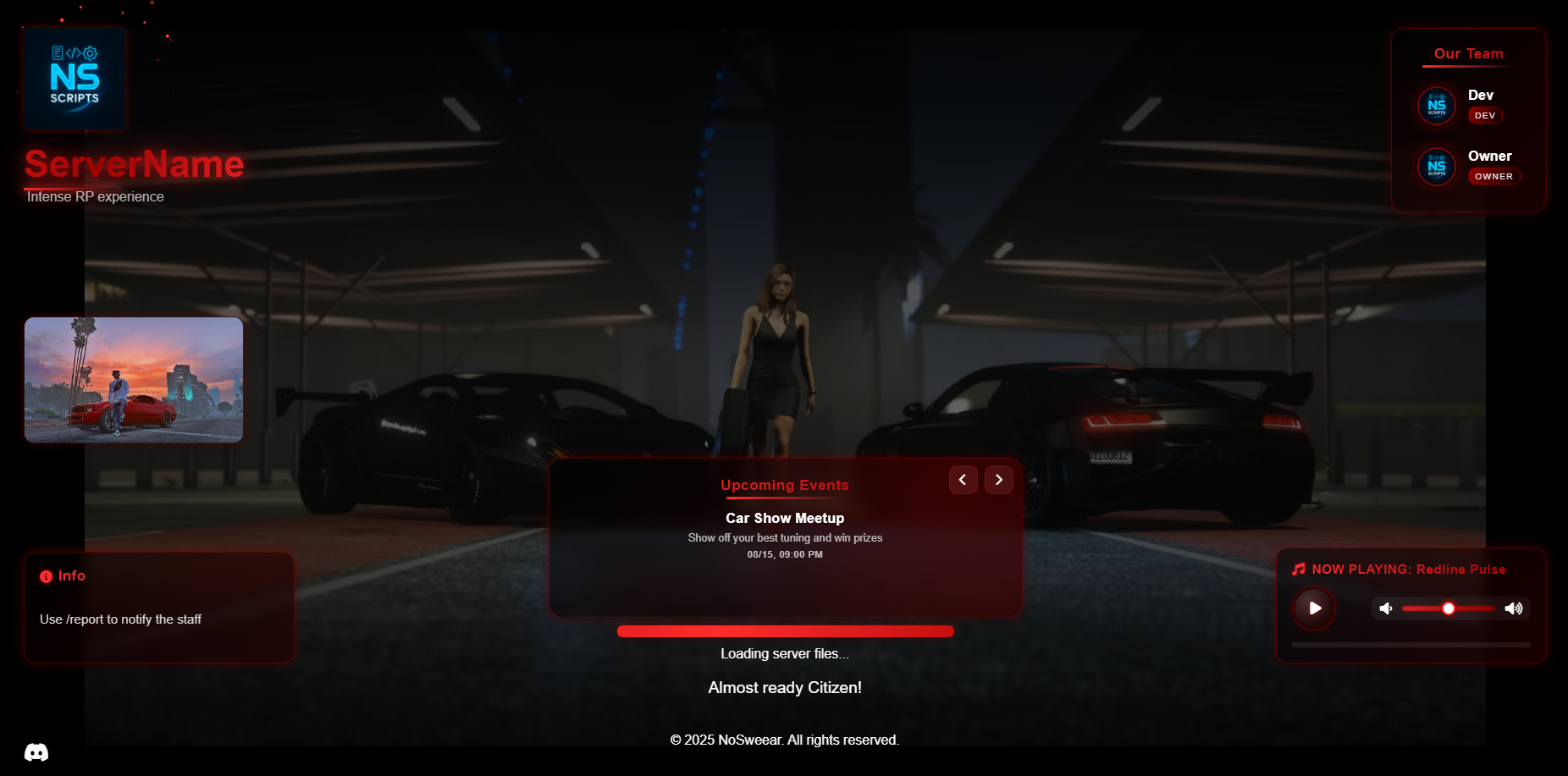Show the next upcoming event

998,479
